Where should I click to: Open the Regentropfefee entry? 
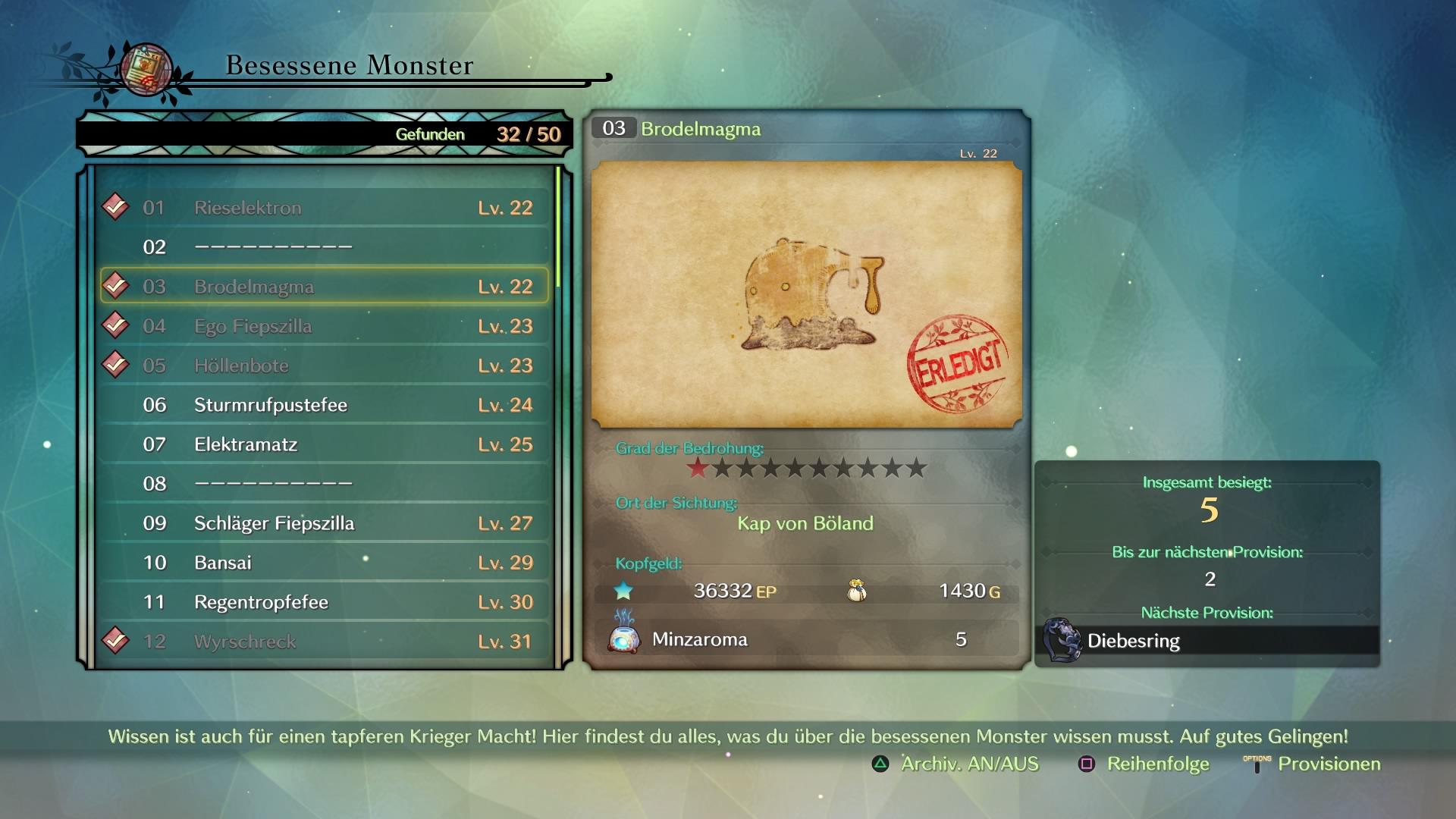[x=325, y=602]
